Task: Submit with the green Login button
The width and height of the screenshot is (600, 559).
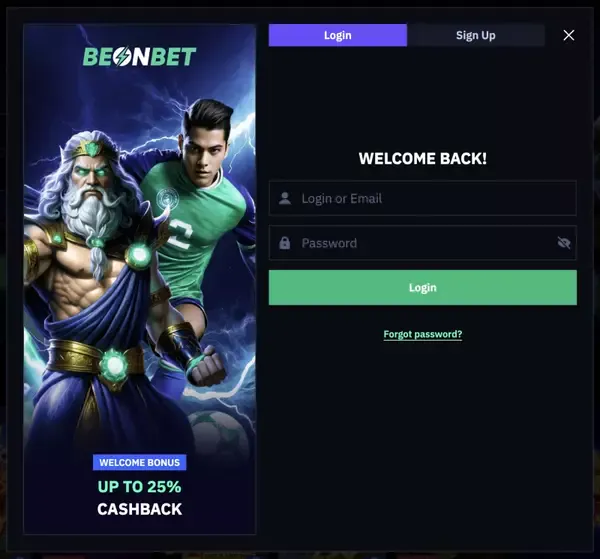Action: (422, 288)
